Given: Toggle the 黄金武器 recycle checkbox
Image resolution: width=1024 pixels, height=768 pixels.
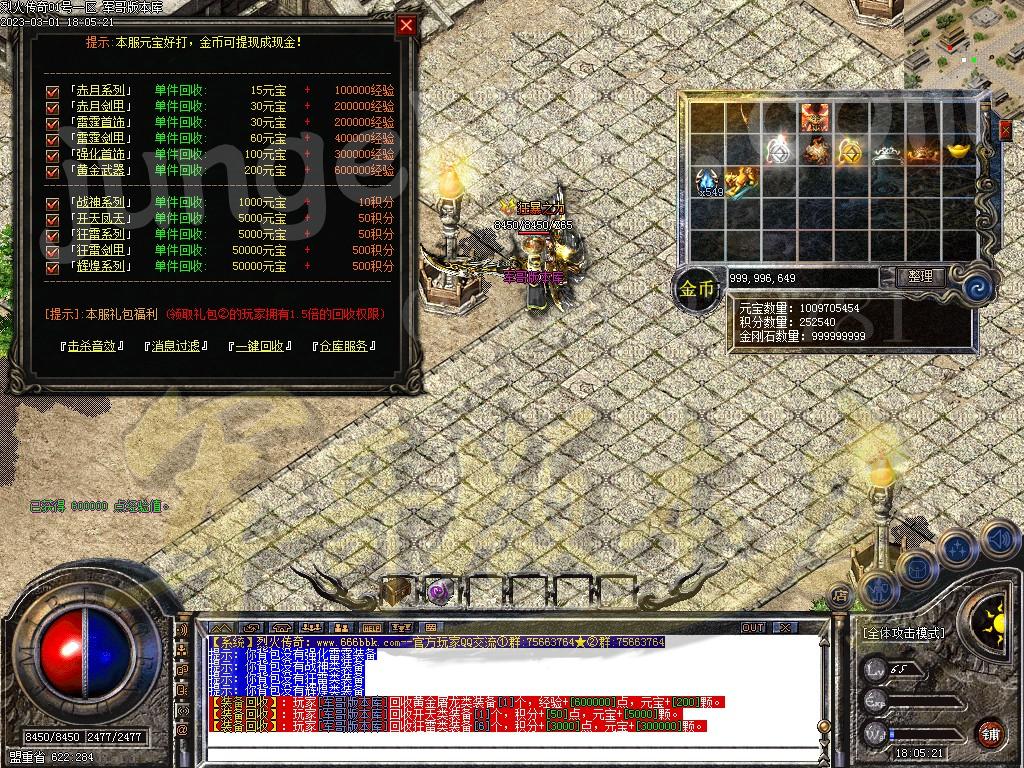Looking at the screenshot, I should (53, 171).
